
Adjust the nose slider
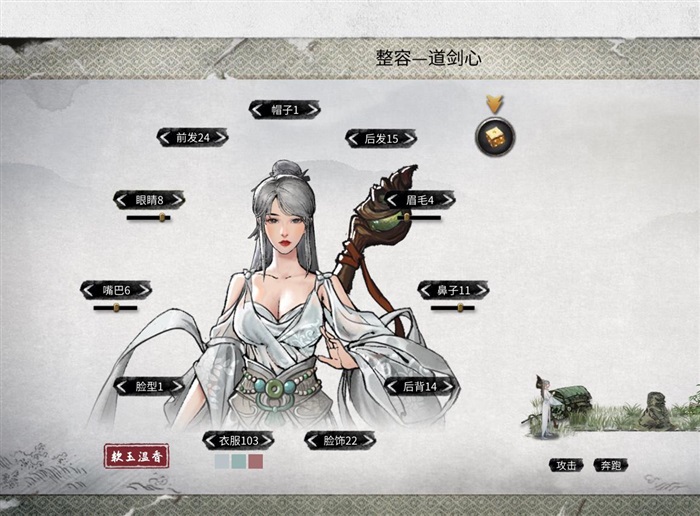[460, 308]
